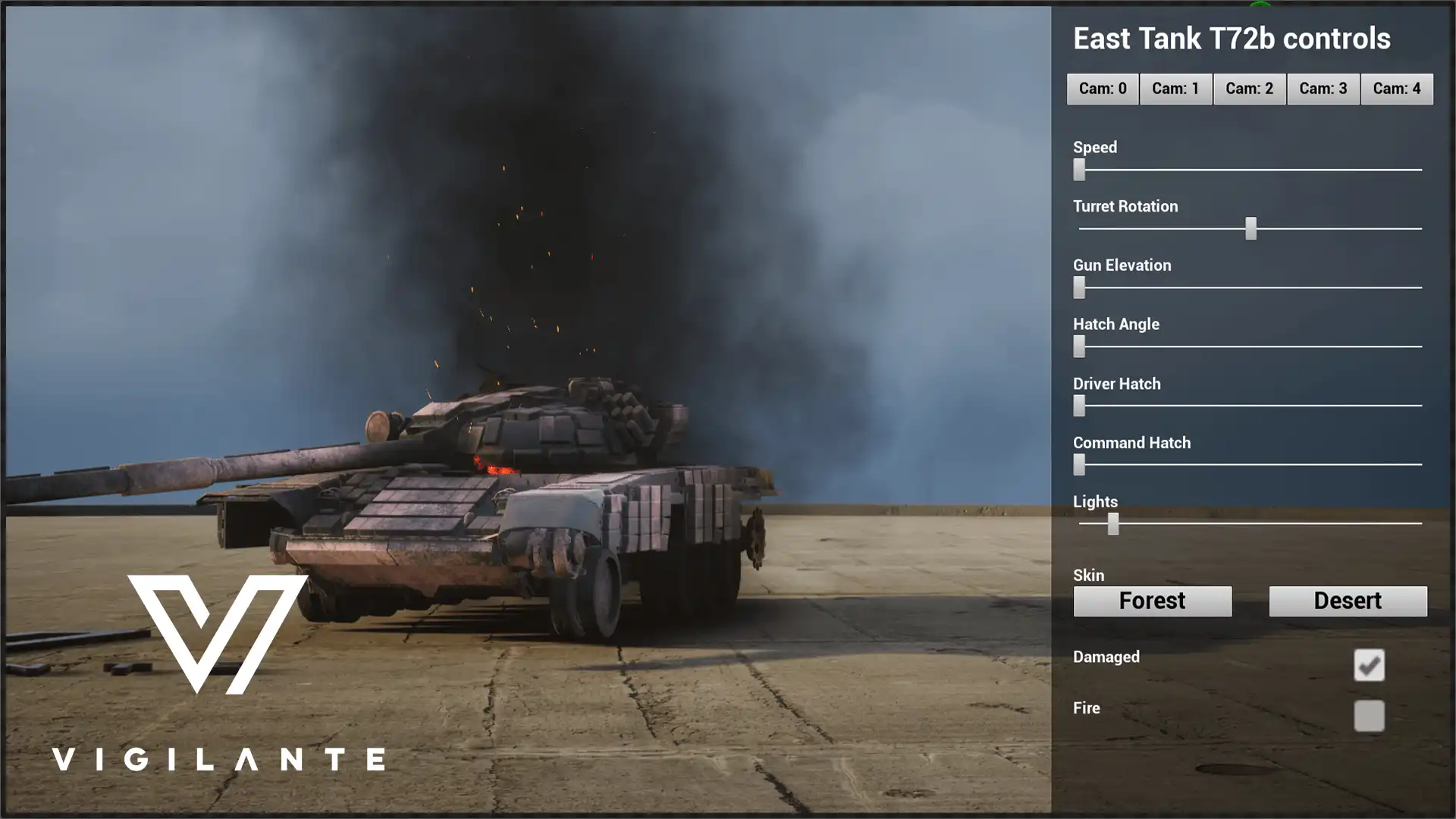Select the Cam: 1 view button
Screen dimensions: 1456x819
[x=1175, y=89]
